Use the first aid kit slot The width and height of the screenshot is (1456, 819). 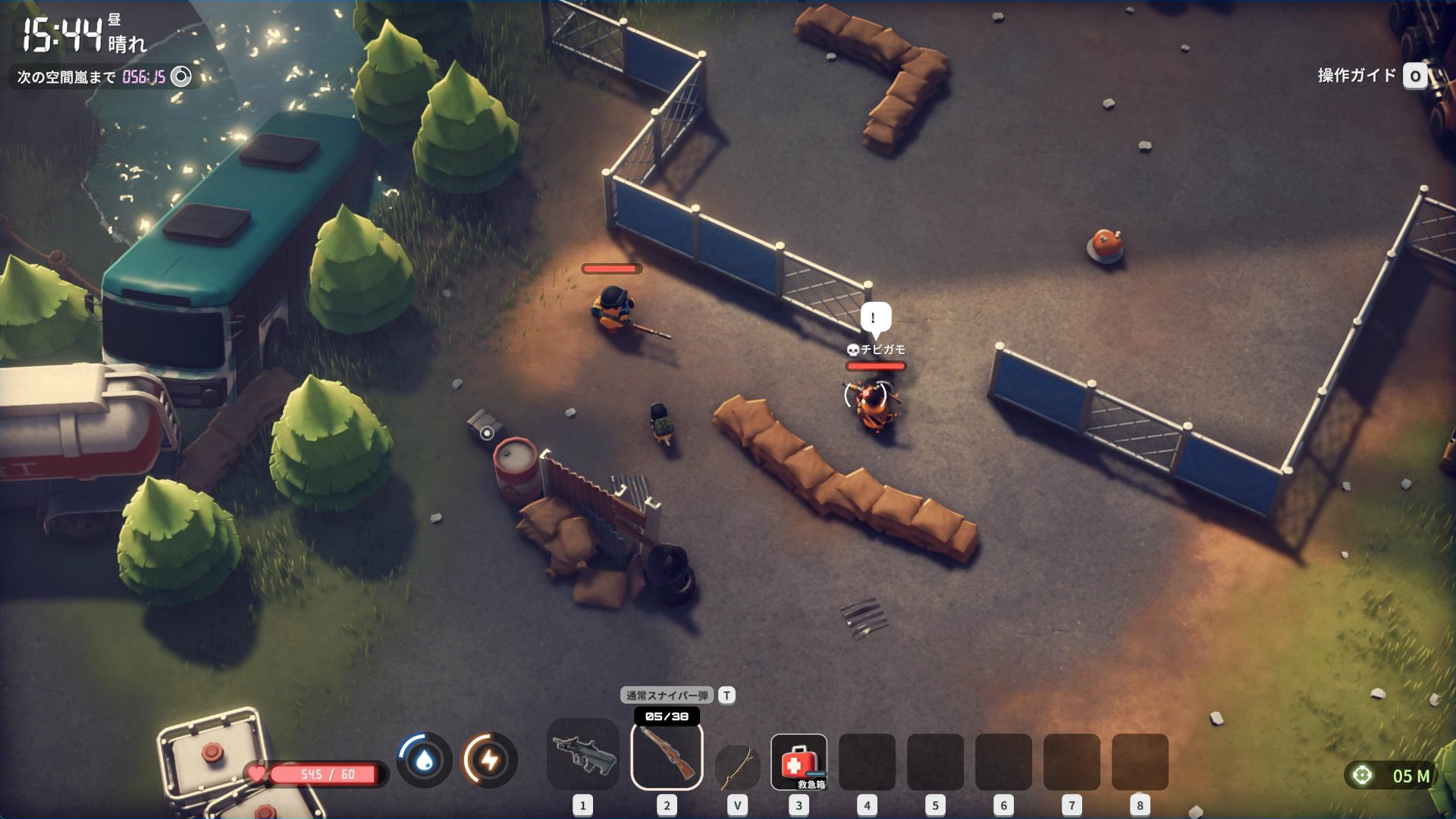pyautogui.click(x=799, y=761)
